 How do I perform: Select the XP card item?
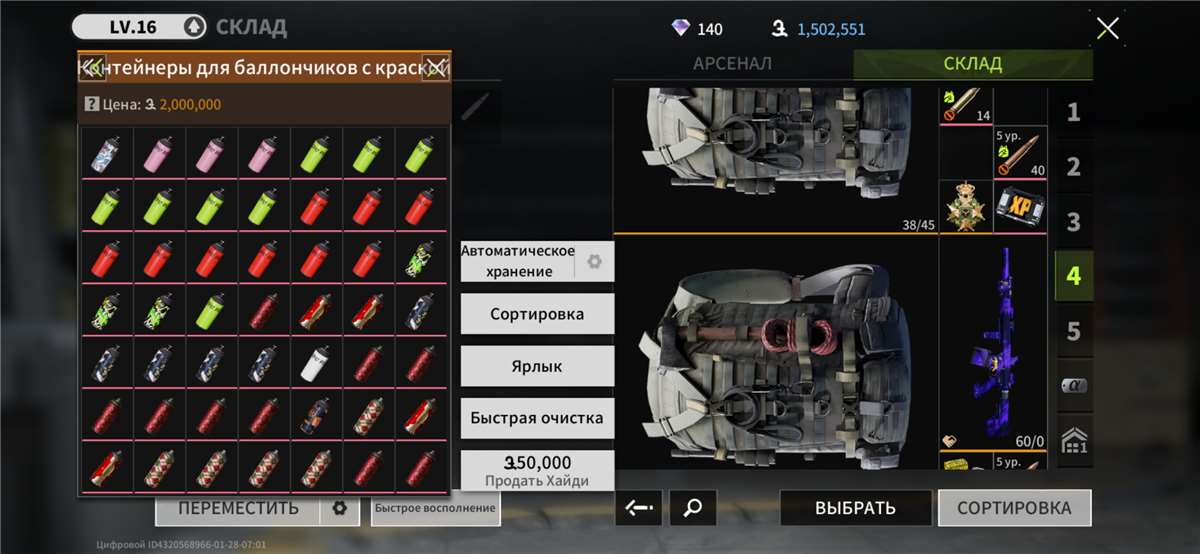[1020, 207]
